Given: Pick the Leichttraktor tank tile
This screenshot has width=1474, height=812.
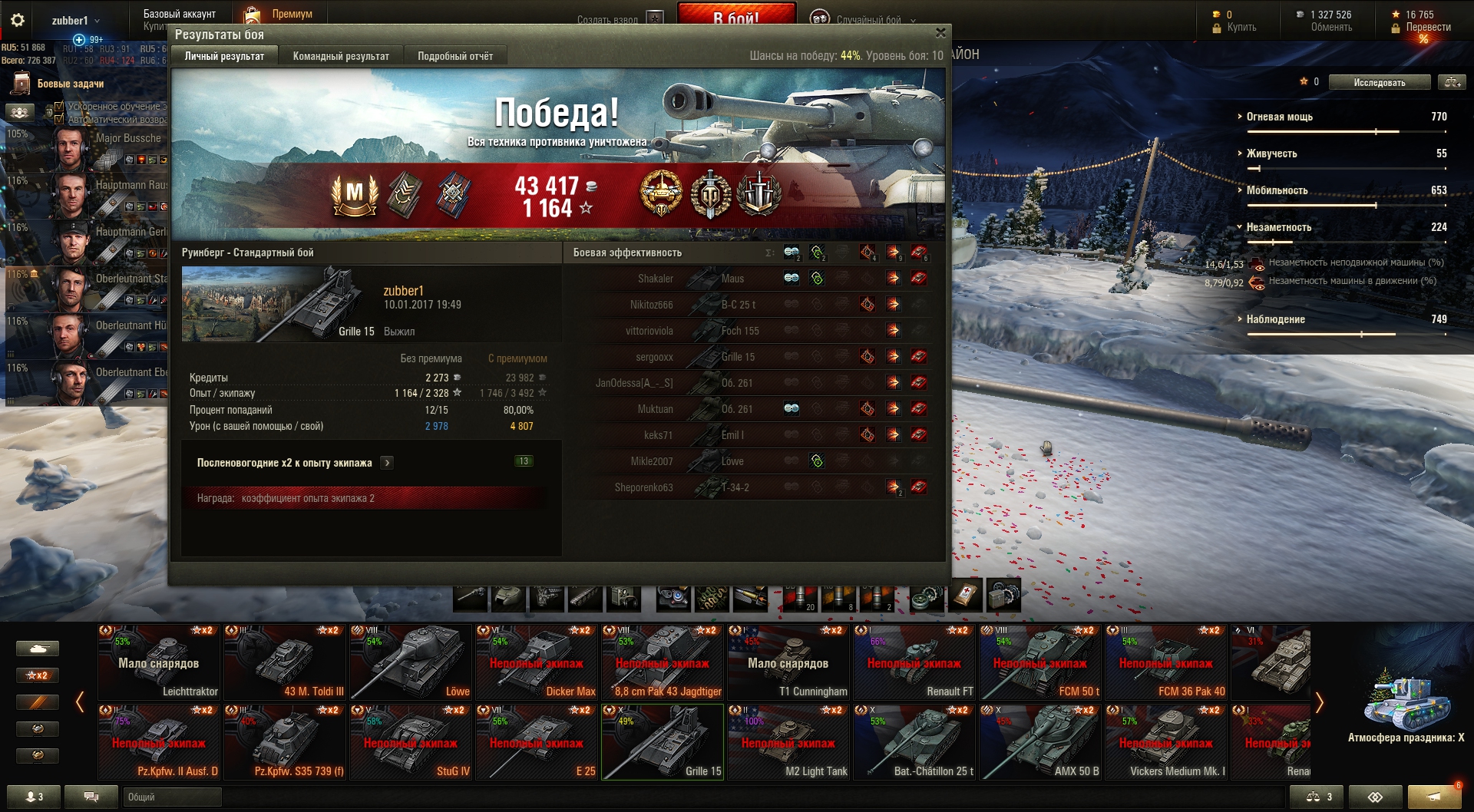Looking at the screenshot, I should 159,662.
